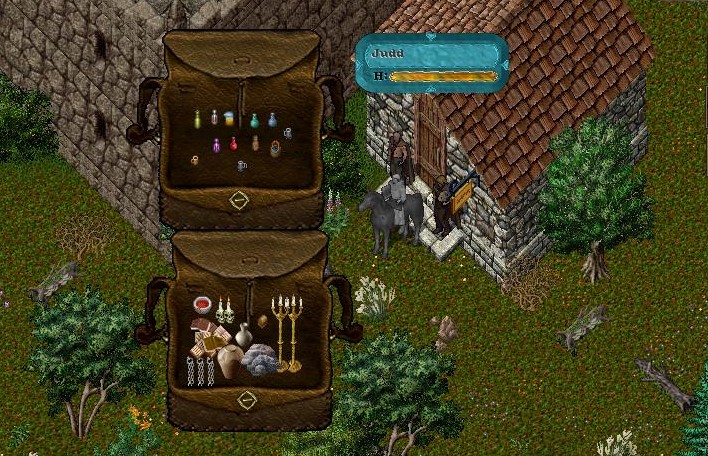Choose the large clay urn

pos(230,361)
